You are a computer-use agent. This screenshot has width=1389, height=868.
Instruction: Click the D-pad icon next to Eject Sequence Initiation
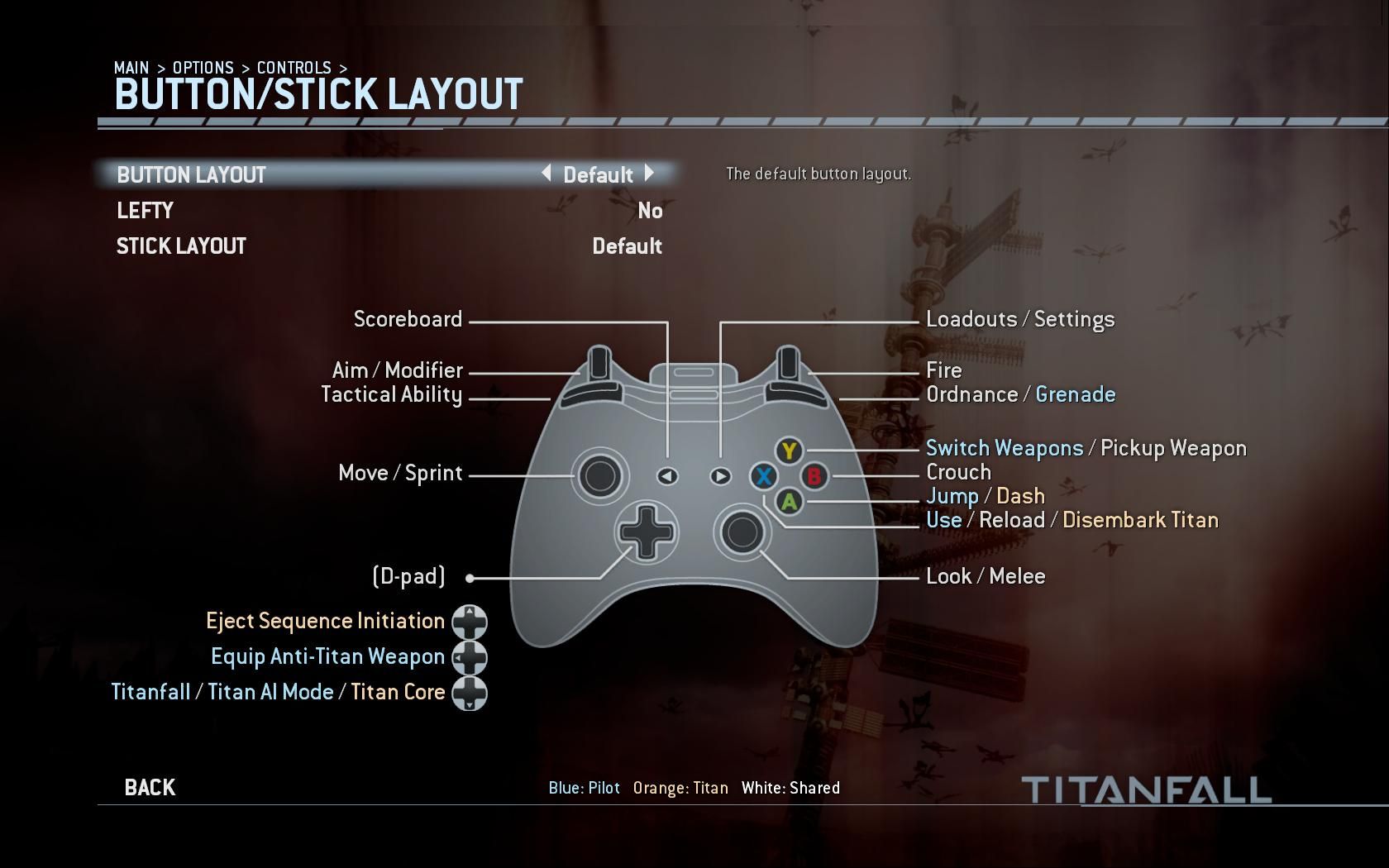[468, 621]
